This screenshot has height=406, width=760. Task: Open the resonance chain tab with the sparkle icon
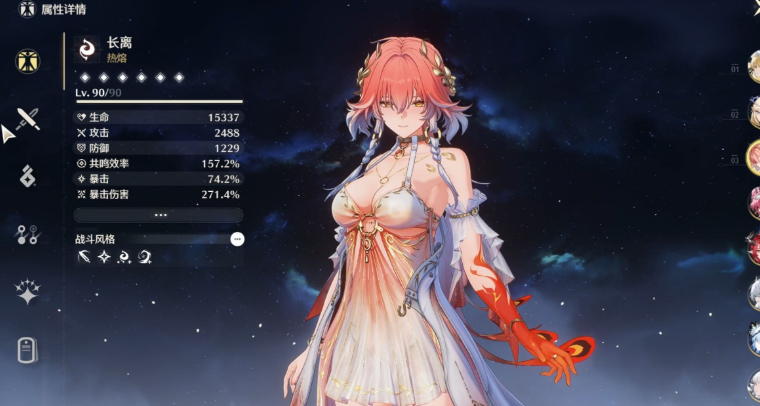click(x=28, y=292)
